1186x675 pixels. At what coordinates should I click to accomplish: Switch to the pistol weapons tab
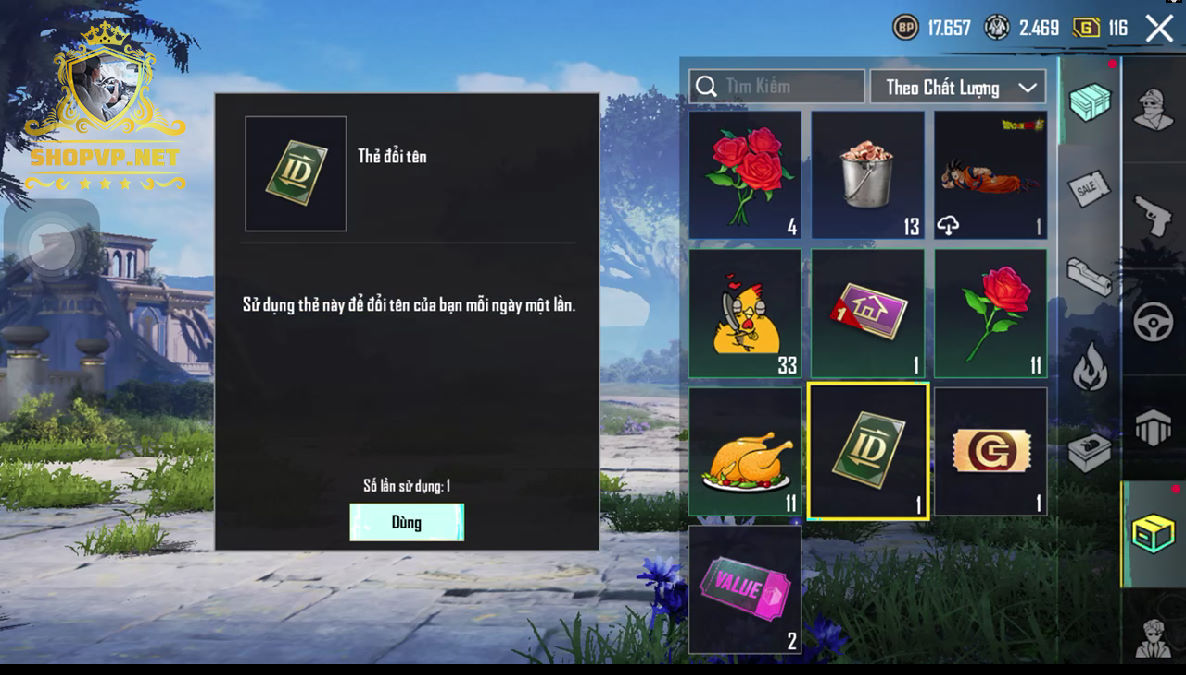[1153, 215]
